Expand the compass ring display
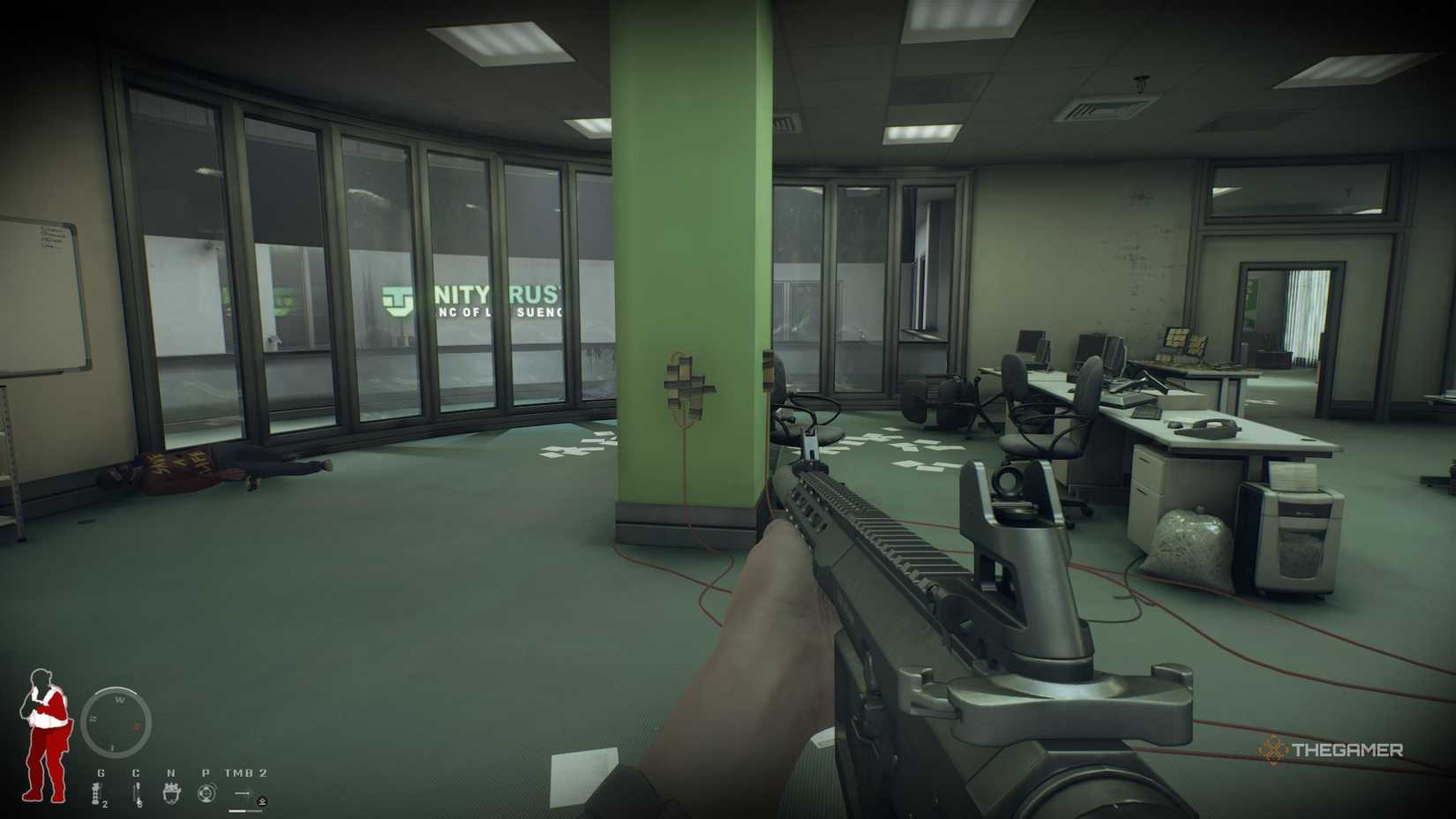Image resolution: width=1456 pixels, height=819 pixels. [x=117, y=722]
